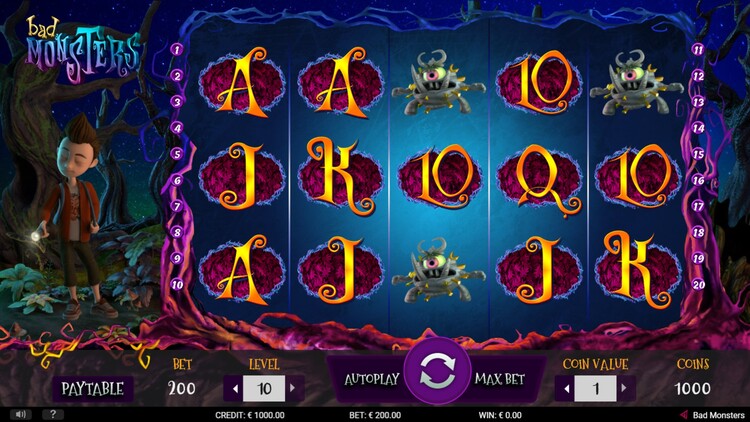This screenshot has width=750, height=422.
Task: Place the Max Bet
Action: 502,379
